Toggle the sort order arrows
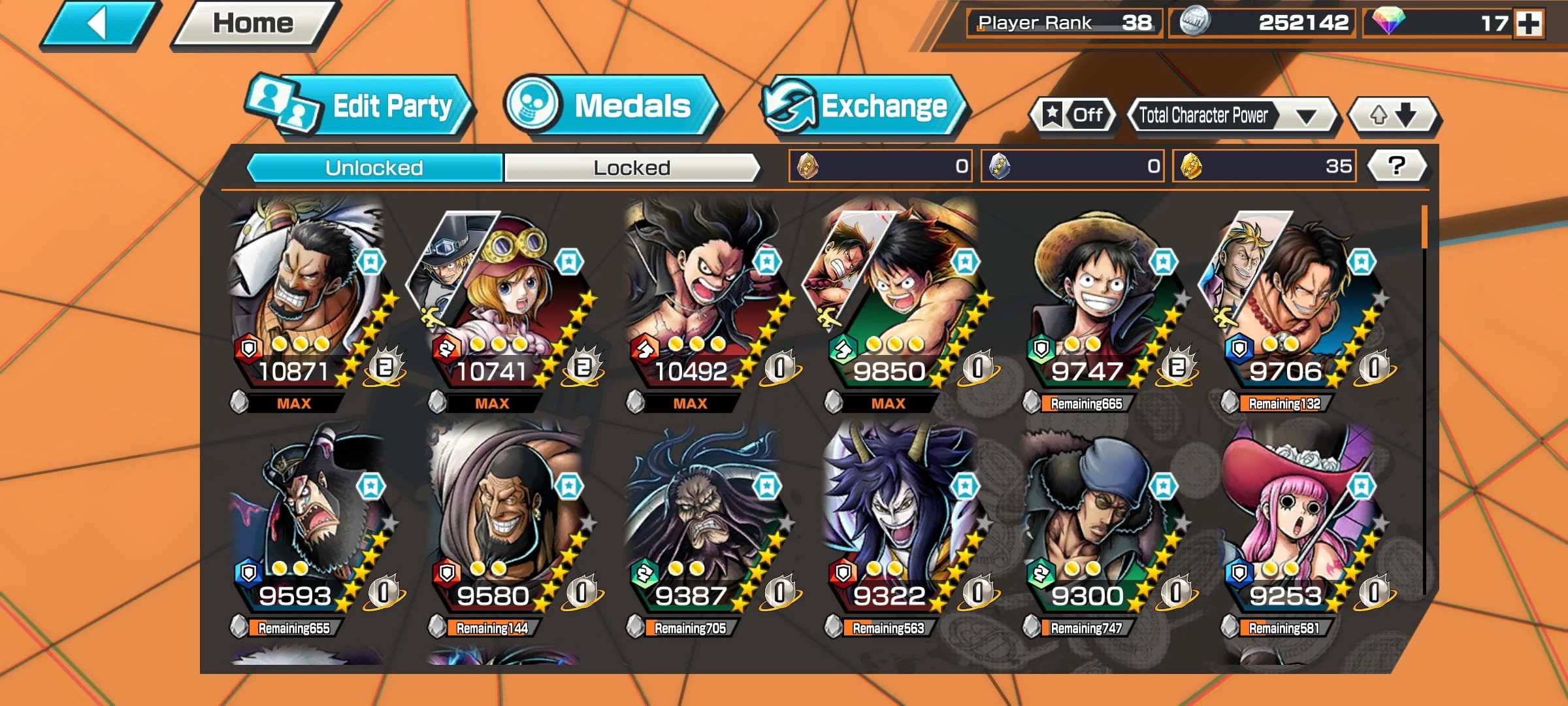This screenshot has height=706, width=1568. (x=1394, y=116)
